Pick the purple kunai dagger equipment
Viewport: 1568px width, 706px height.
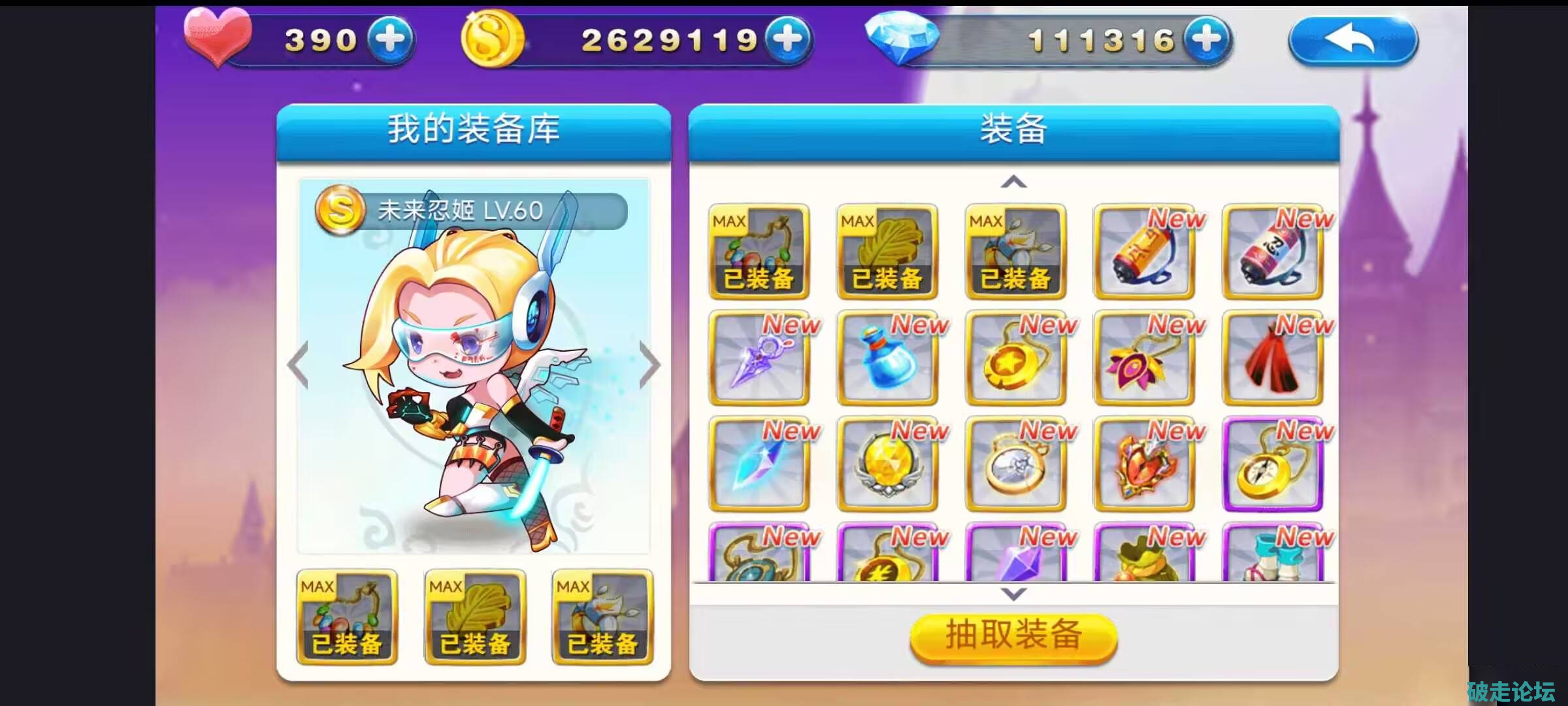click(x=759, y=358)
